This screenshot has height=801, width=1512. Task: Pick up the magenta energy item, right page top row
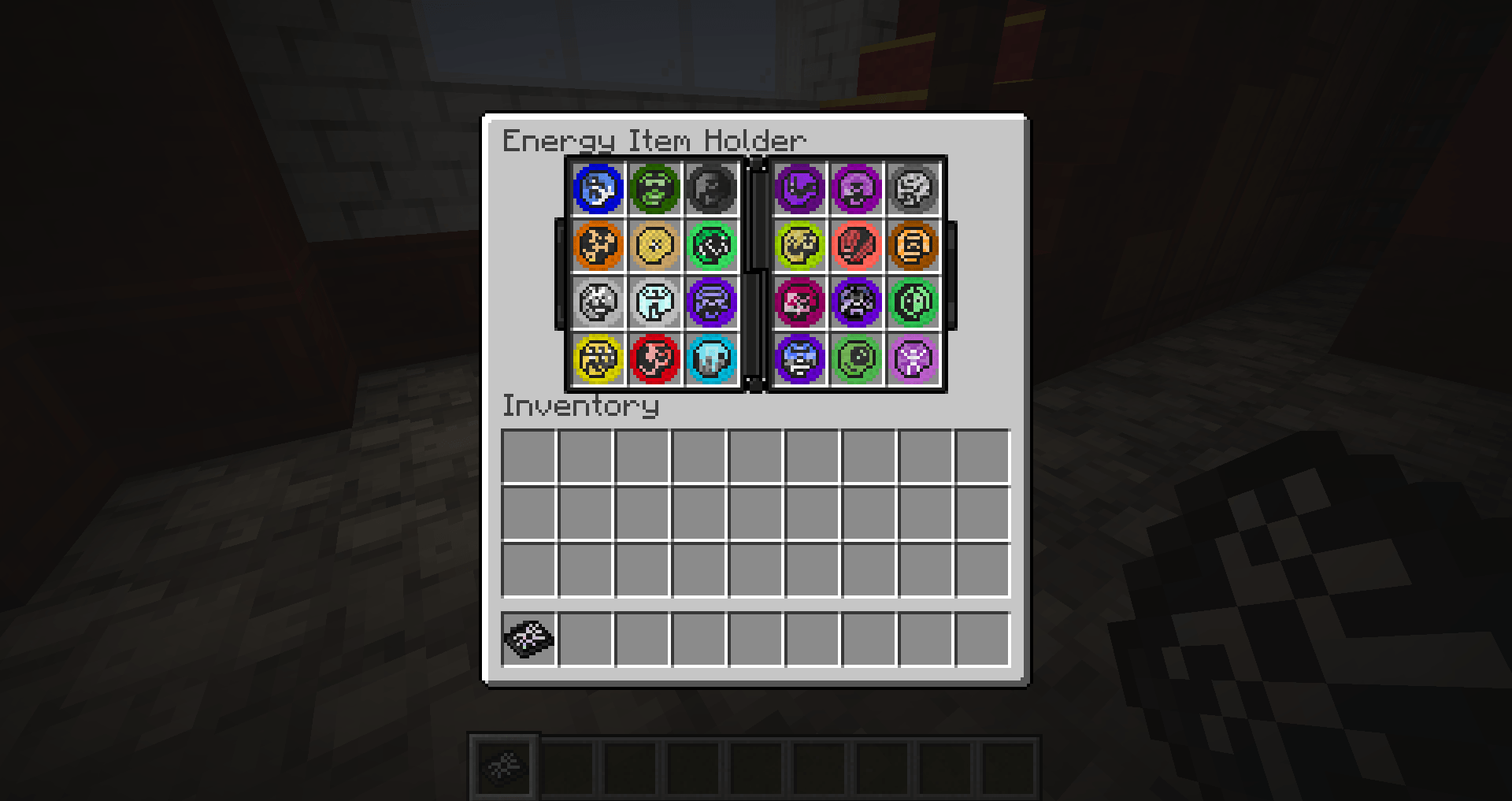pos(857,187)
